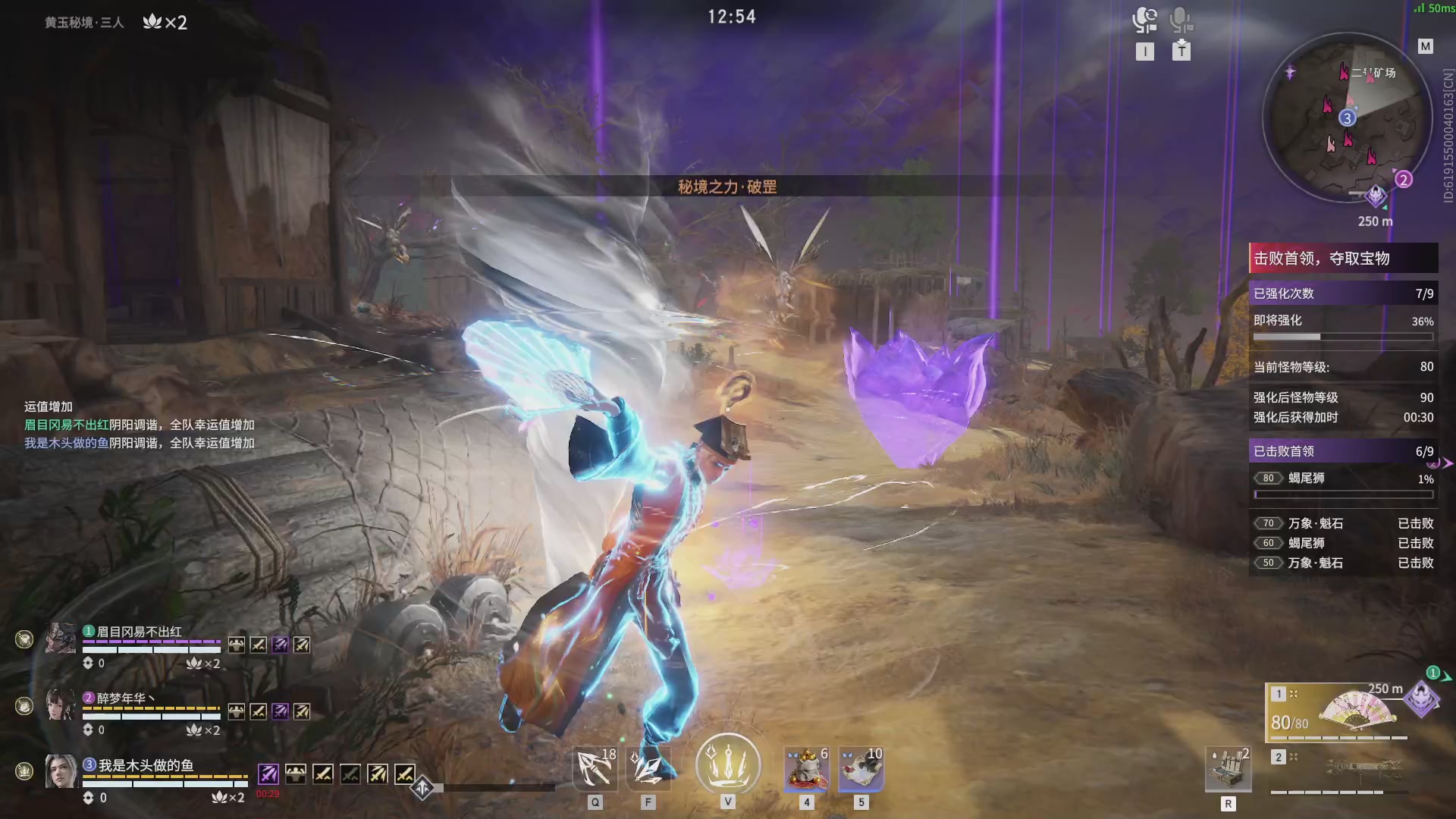Click the purple timed buff icon

[x=268, y=773]
